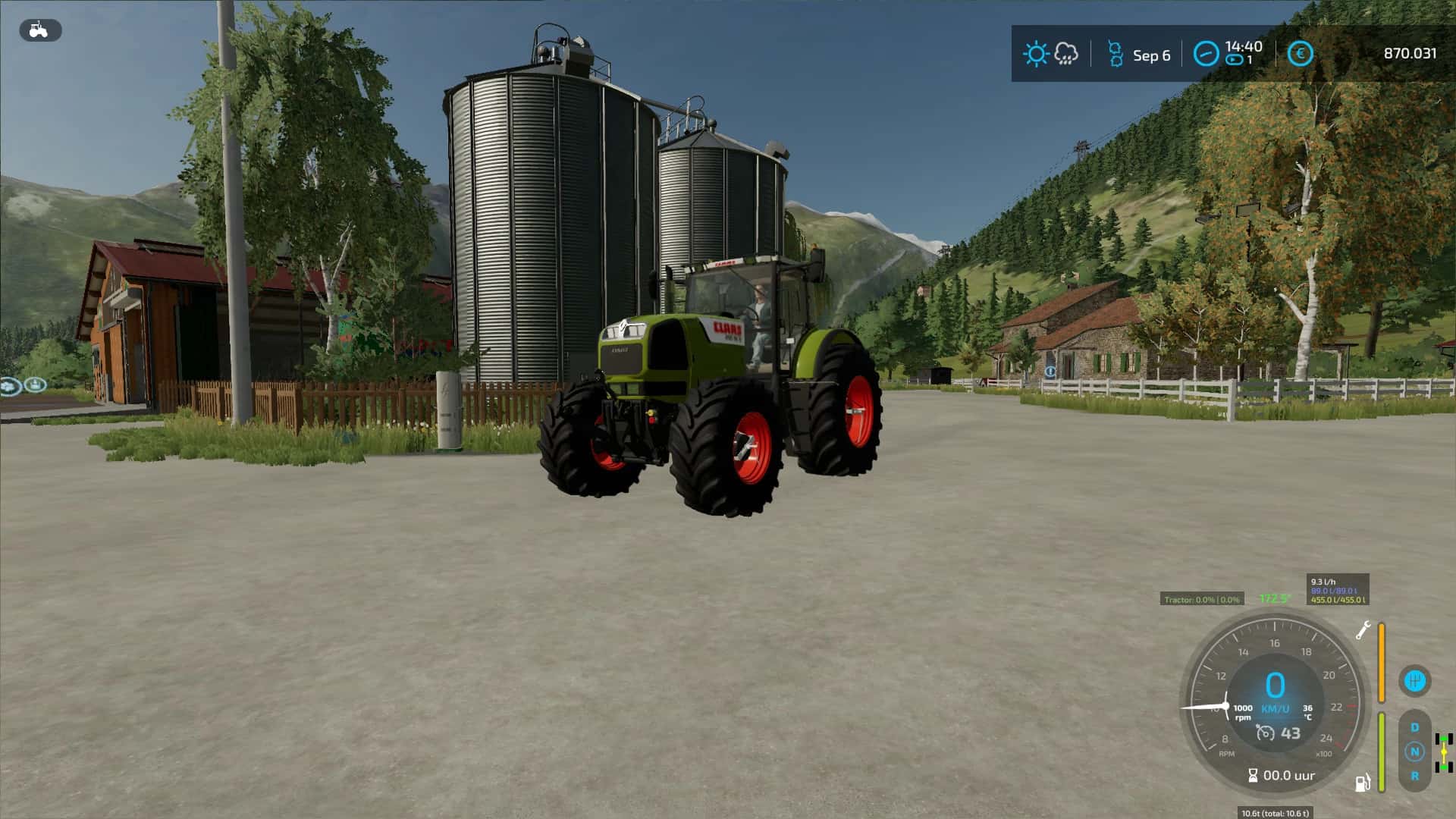
Task: Click the cruise control speed icon
Action: (x=1265, y=733)
